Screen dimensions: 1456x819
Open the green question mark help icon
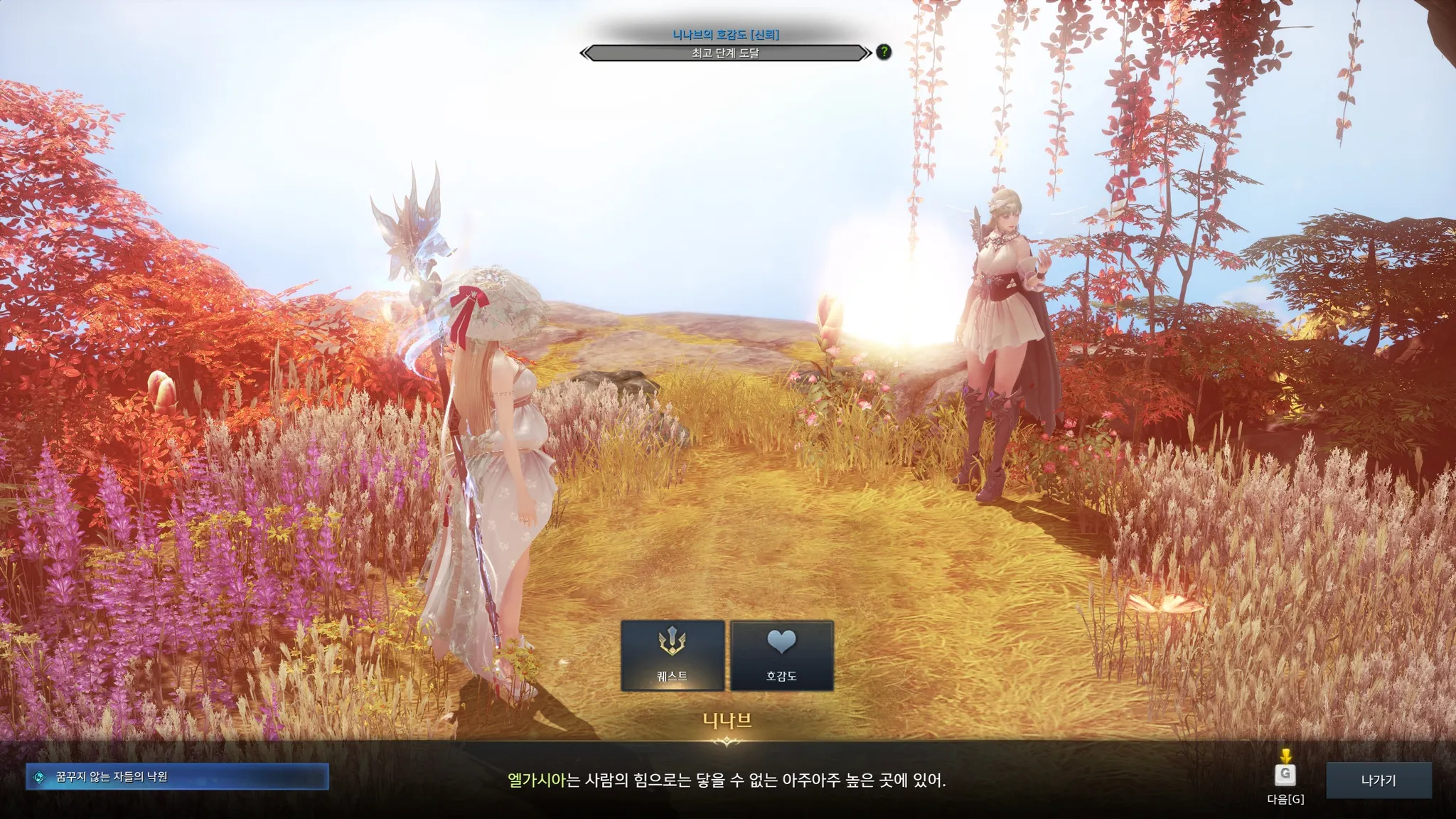tap(884, 52)
